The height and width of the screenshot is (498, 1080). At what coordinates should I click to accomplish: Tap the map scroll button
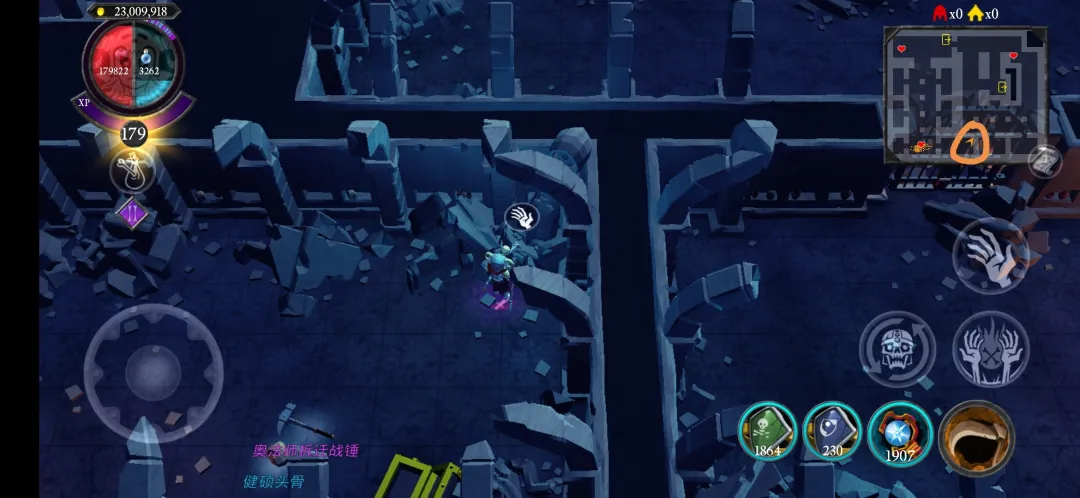1043,160
